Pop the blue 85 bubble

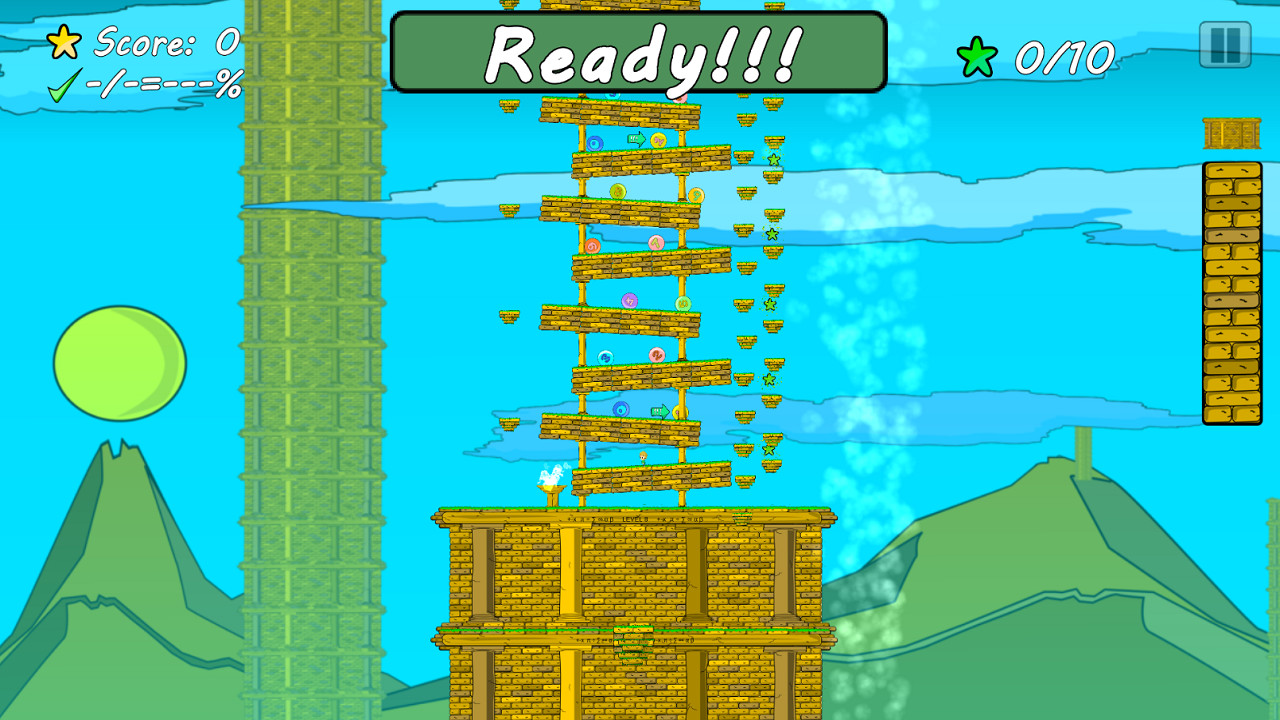pyautogui.click(x=605, y=356)
